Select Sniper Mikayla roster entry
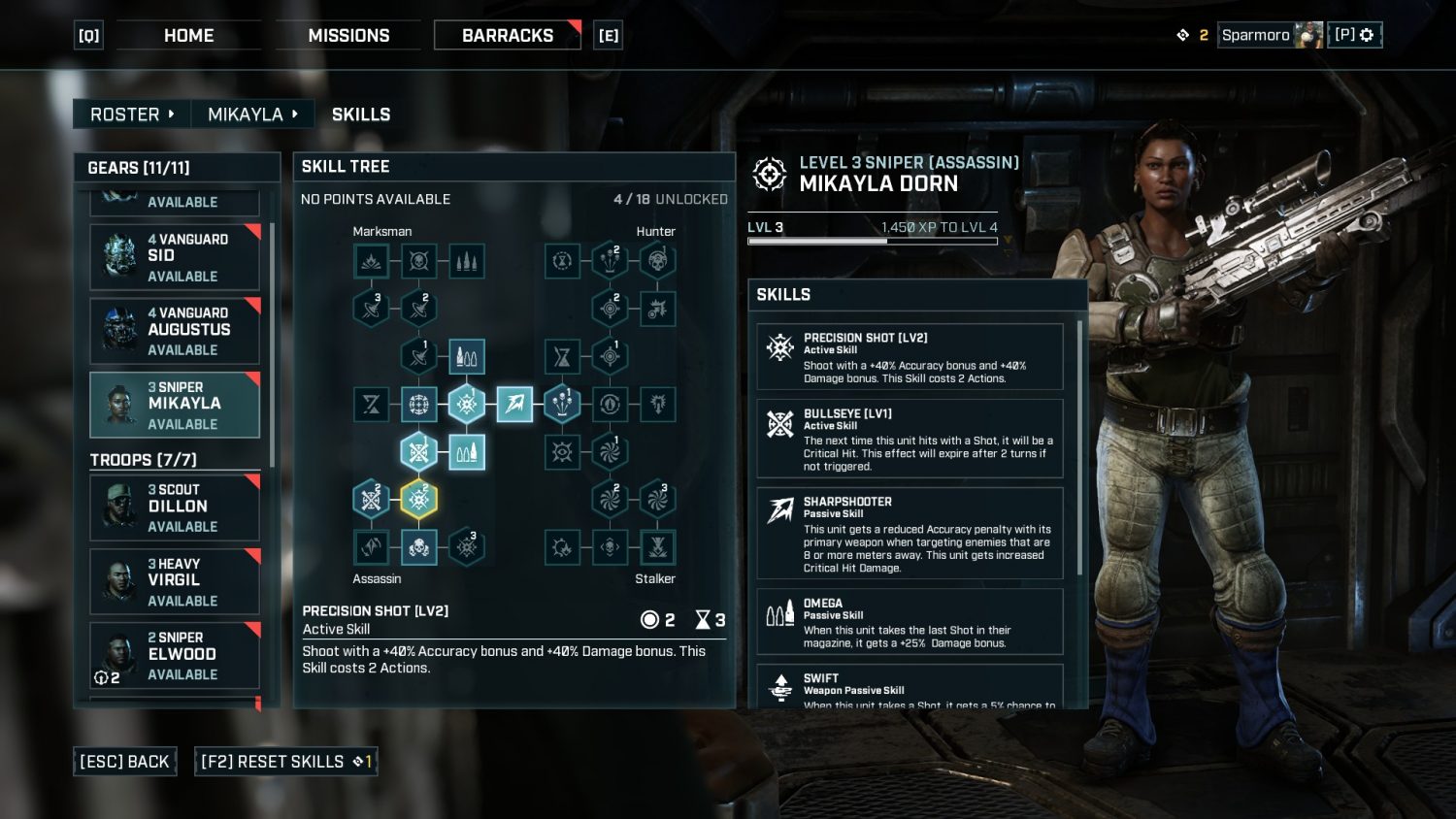This screenshot has height=819, width=1456. point(175,405)
